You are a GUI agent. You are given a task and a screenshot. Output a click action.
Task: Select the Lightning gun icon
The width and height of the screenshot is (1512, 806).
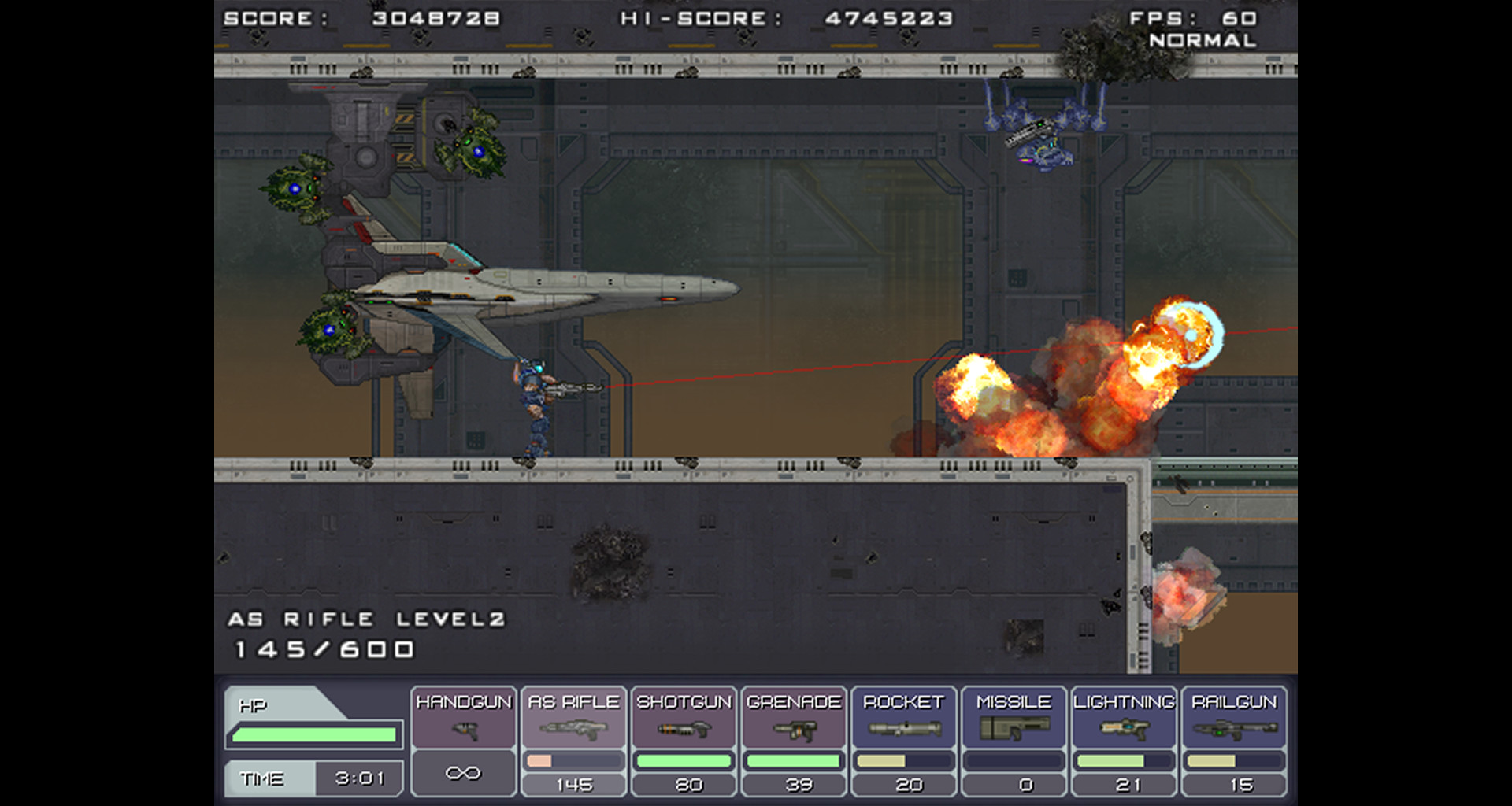1126,729
